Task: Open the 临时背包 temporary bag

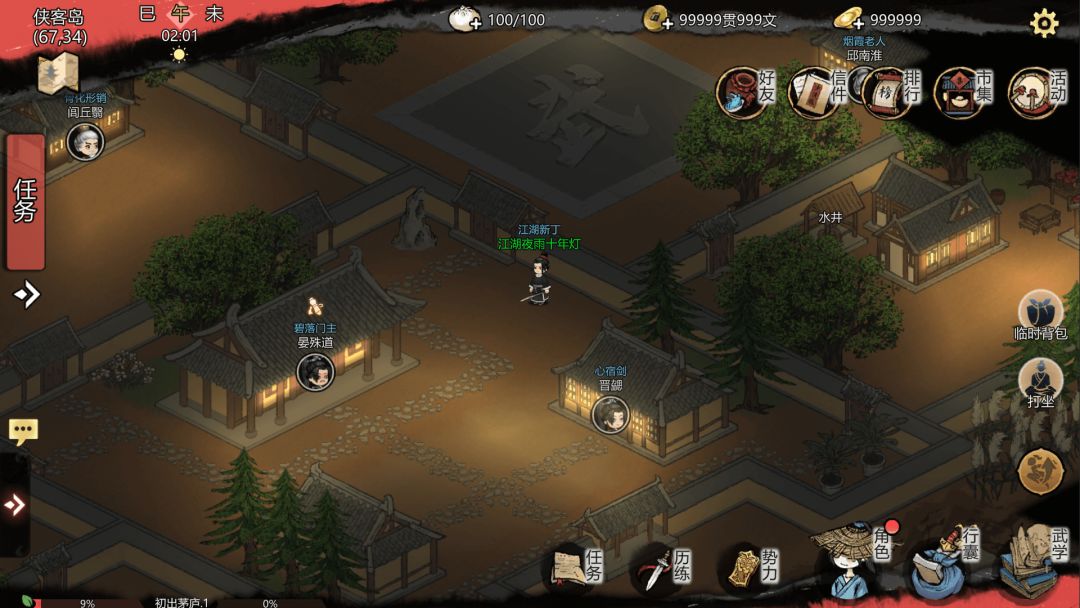Action: (1040, 312)
